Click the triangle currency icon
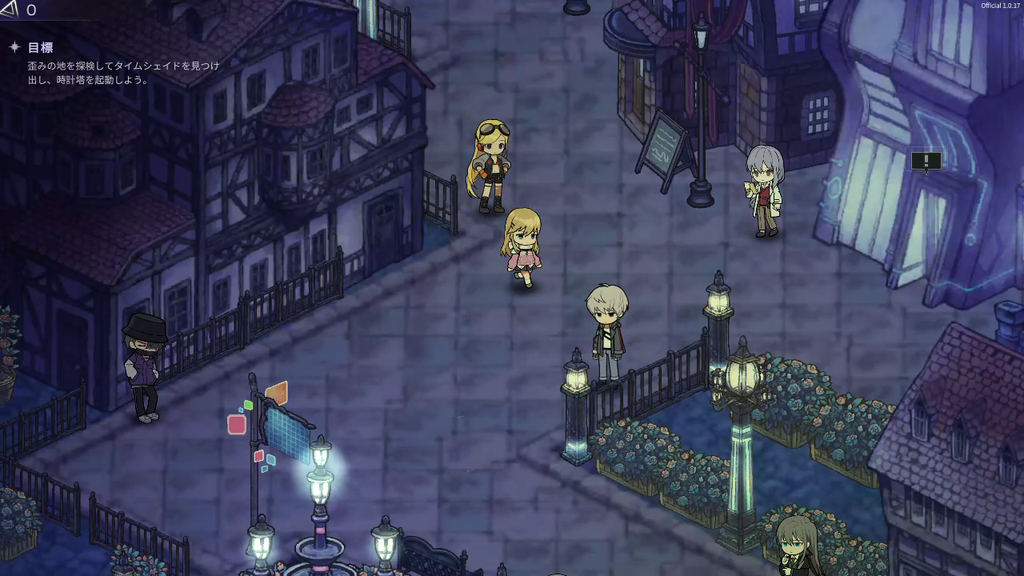Viewport: 1024px width, 576px height. pyautogui.click(x=9, y=10)
